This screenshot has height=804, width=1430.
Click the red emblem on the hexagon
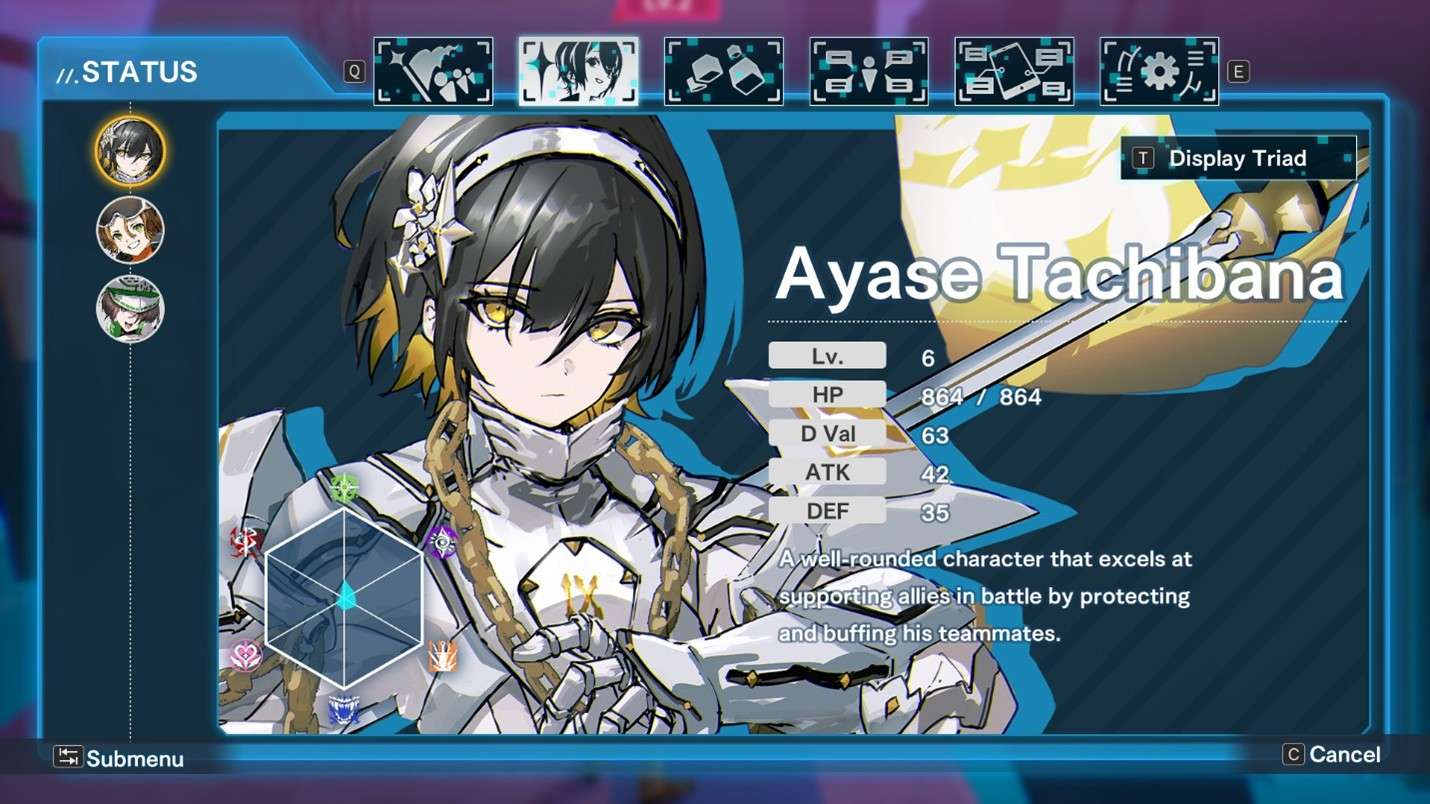[246, 542]
